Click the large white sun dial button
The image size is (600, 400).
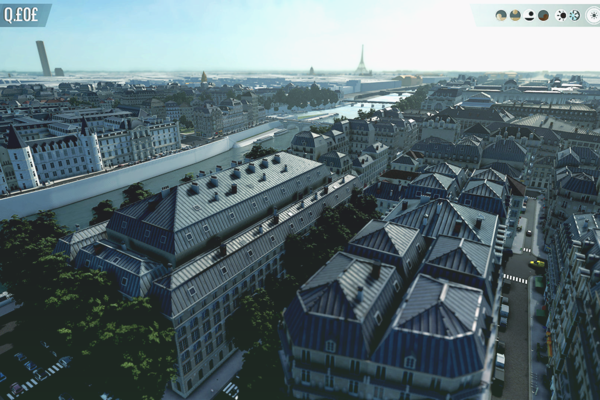click(x=593, y=15)
